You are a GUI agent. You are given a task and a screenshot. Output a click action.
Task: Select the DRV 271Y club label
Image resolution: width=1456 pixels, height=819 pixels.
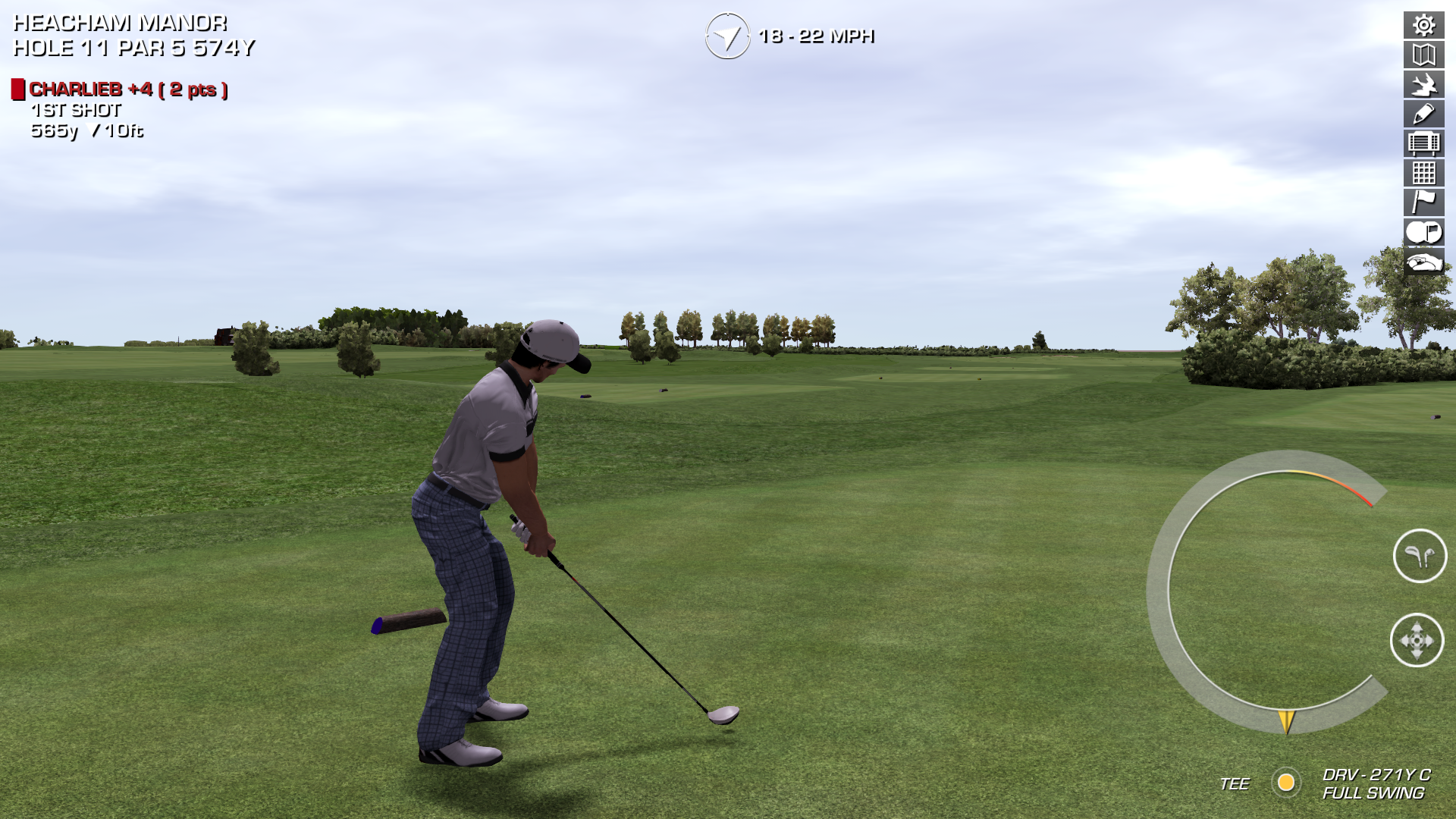coord(1376,775)
